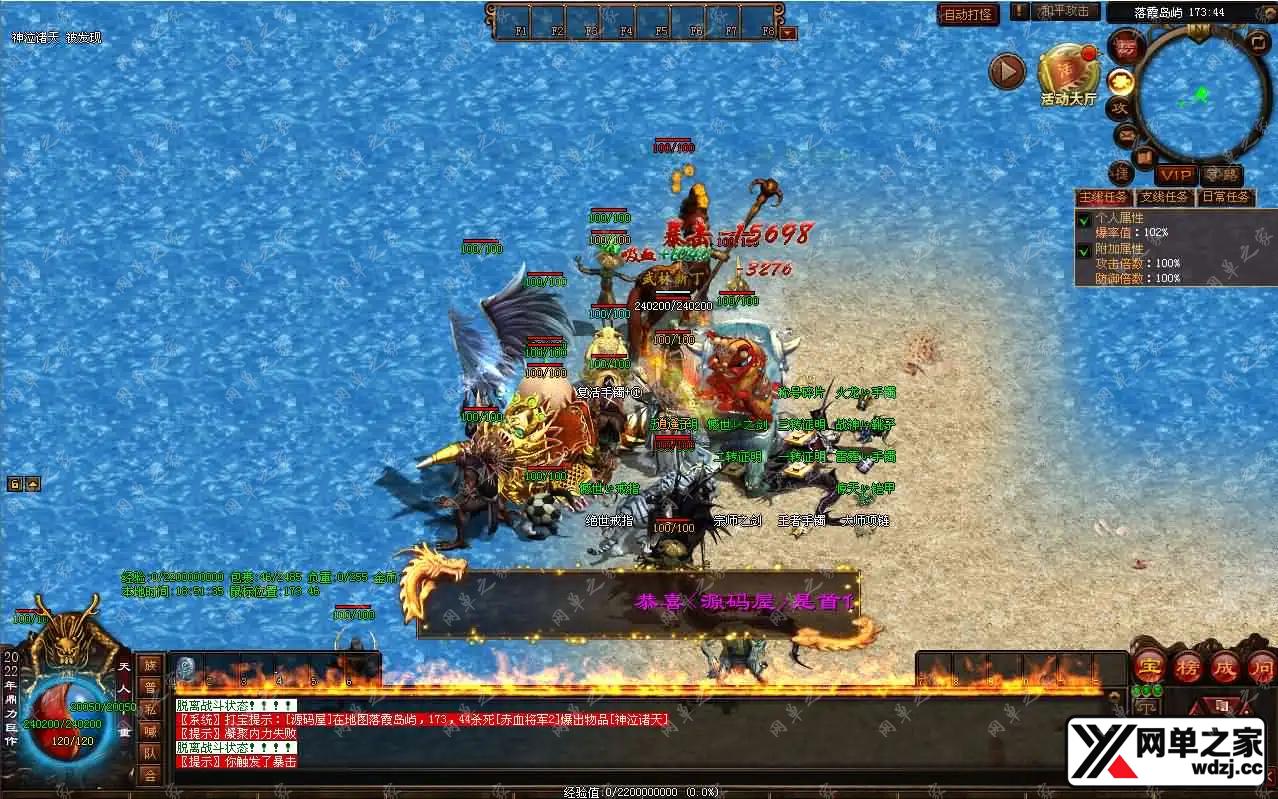Select the 队 team chat channel
This screenshot has width=1278, height=799.
[149, 753]
